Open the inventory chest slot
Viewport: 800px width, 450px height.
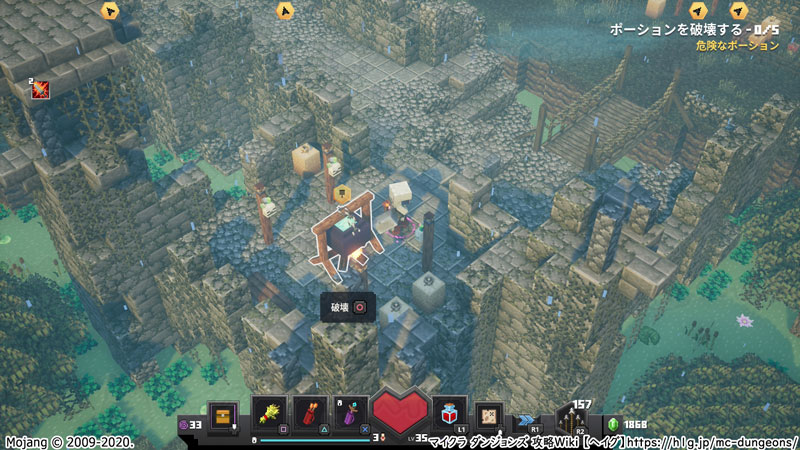(223, 414)
